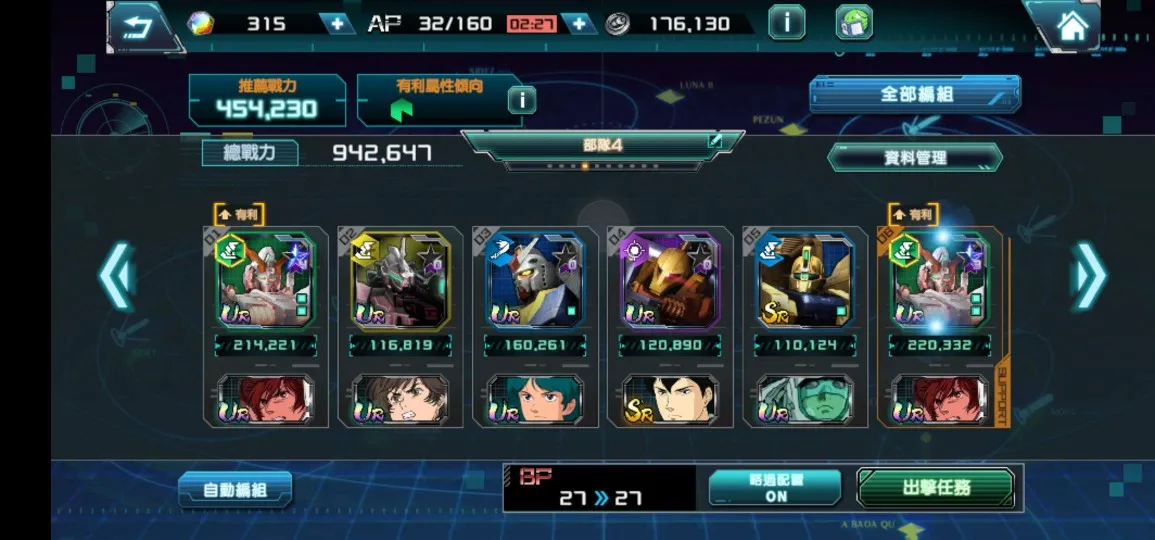Screen dimensions: 1155x540
Task: Select the SR pilot portrait
Action: tap(669, 399)
